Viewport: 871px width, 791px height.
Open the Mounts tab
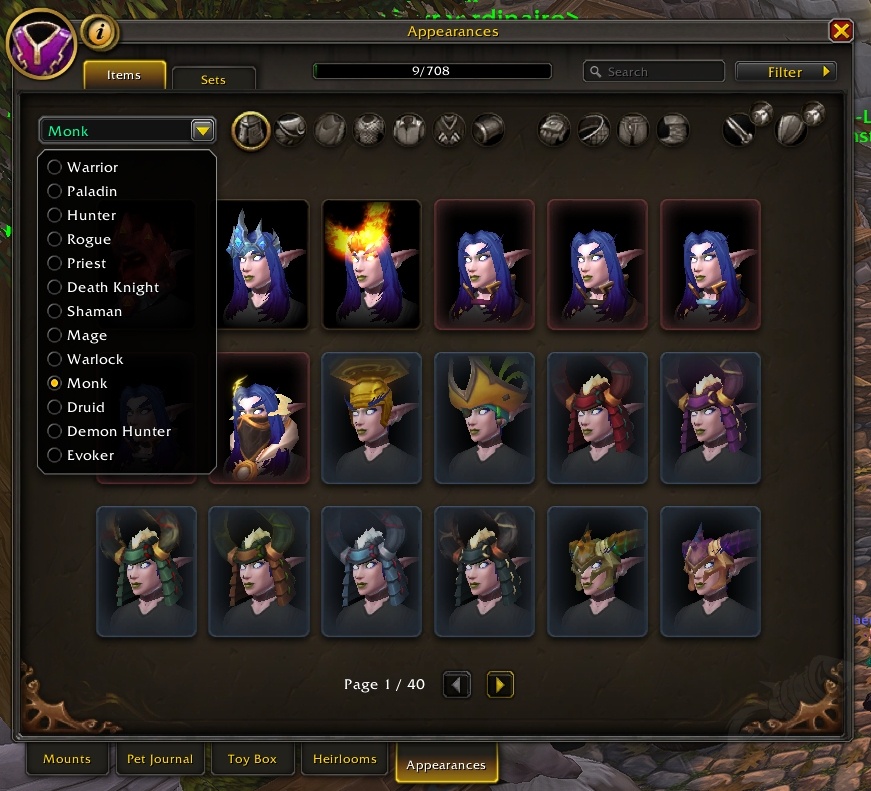pyautogui.click(x=67, y=759)
